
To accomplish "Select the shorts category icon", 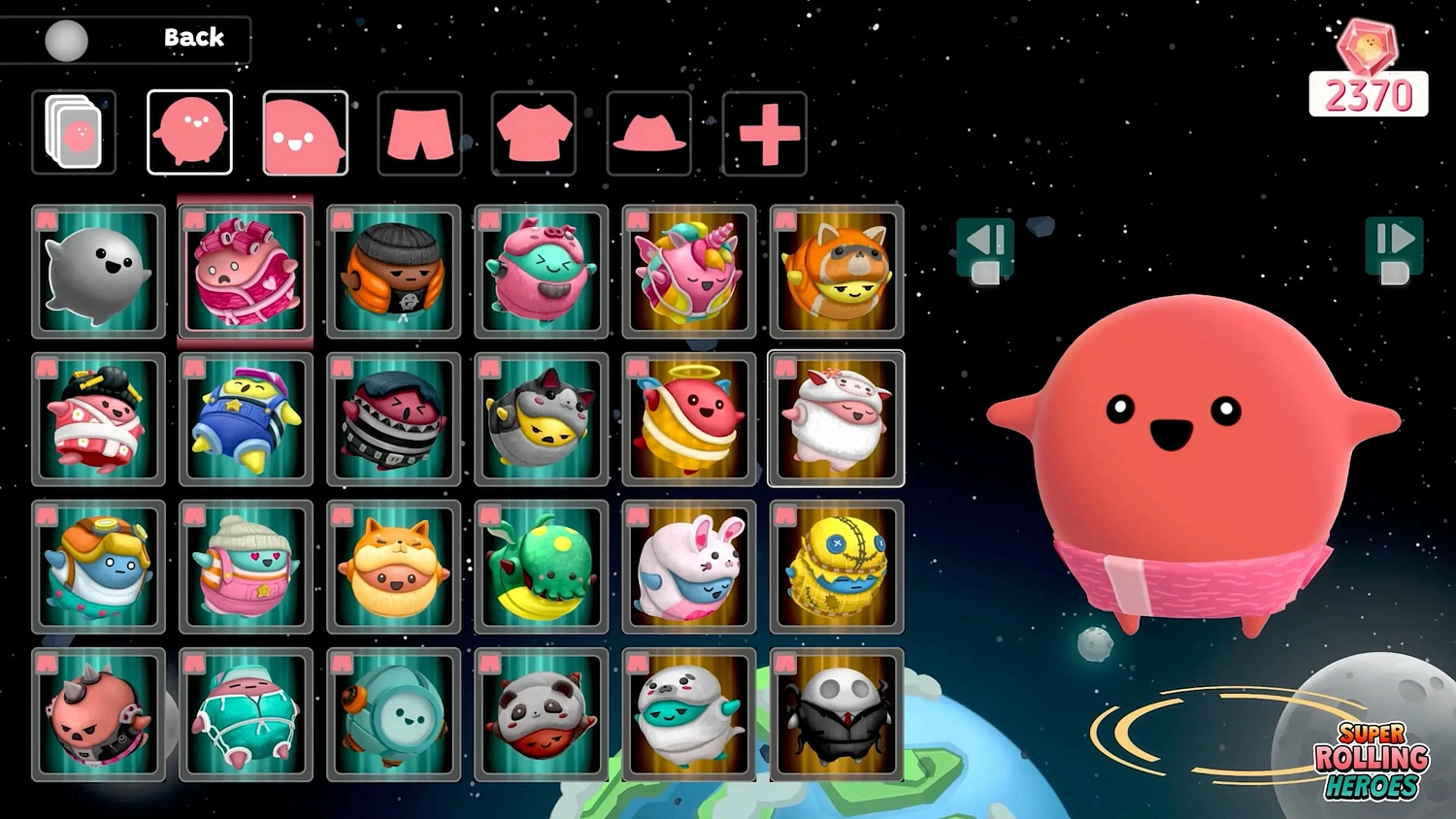I will (419, 132).
